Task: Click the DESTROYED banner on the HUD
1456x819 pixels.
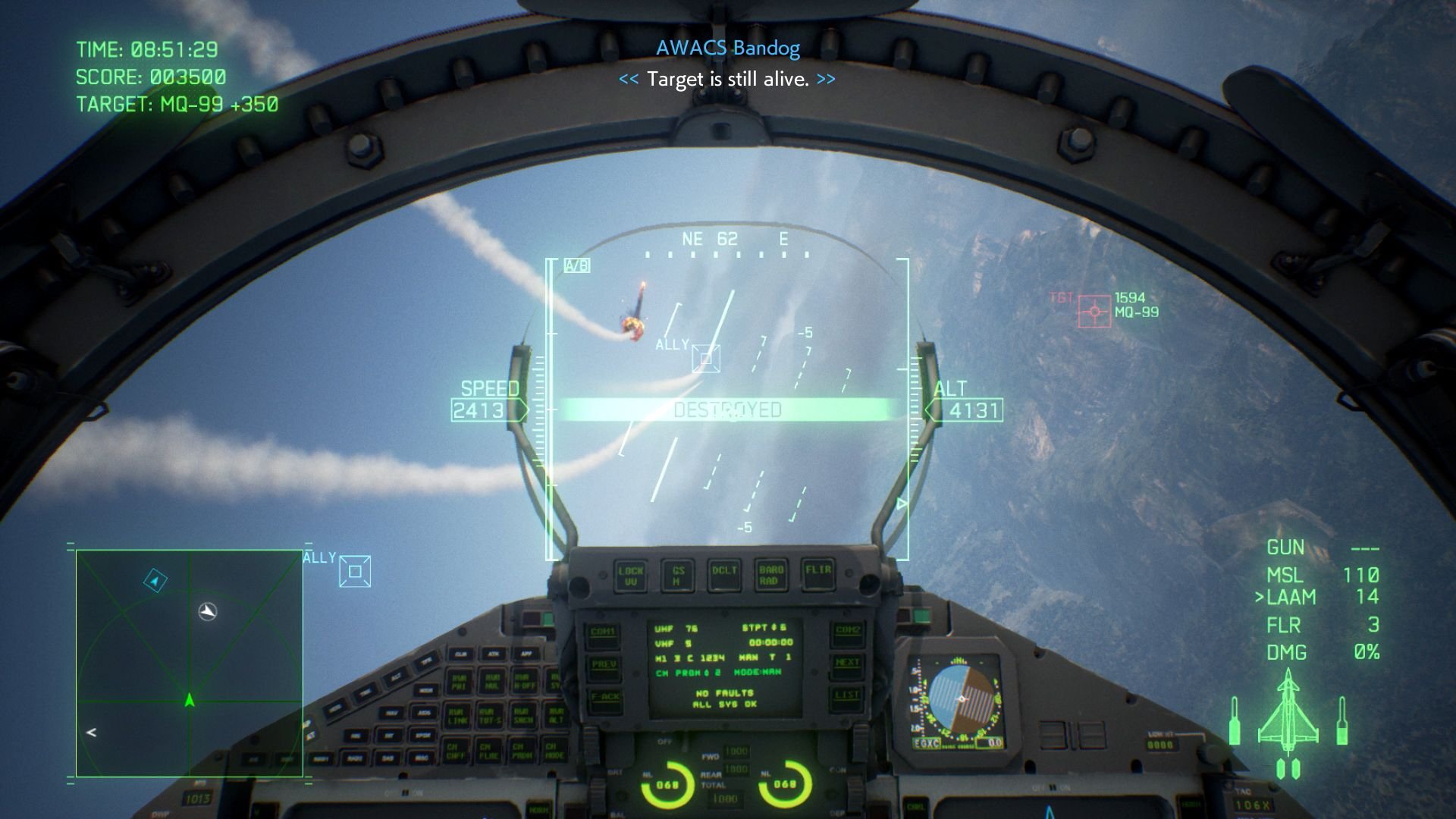Action: click(726, 409)
